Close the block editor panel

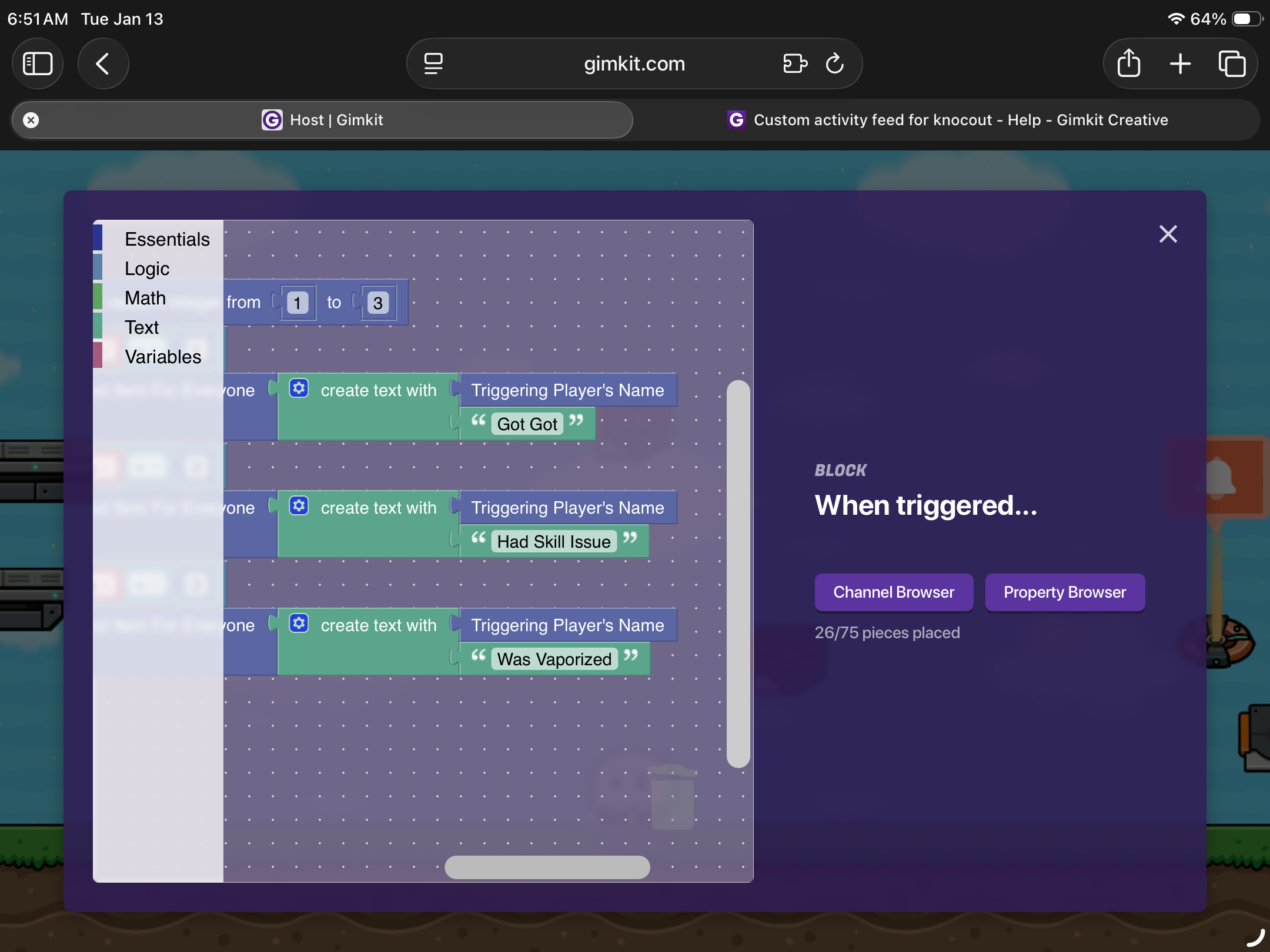pyautogui.click(x=1168, y=234)
